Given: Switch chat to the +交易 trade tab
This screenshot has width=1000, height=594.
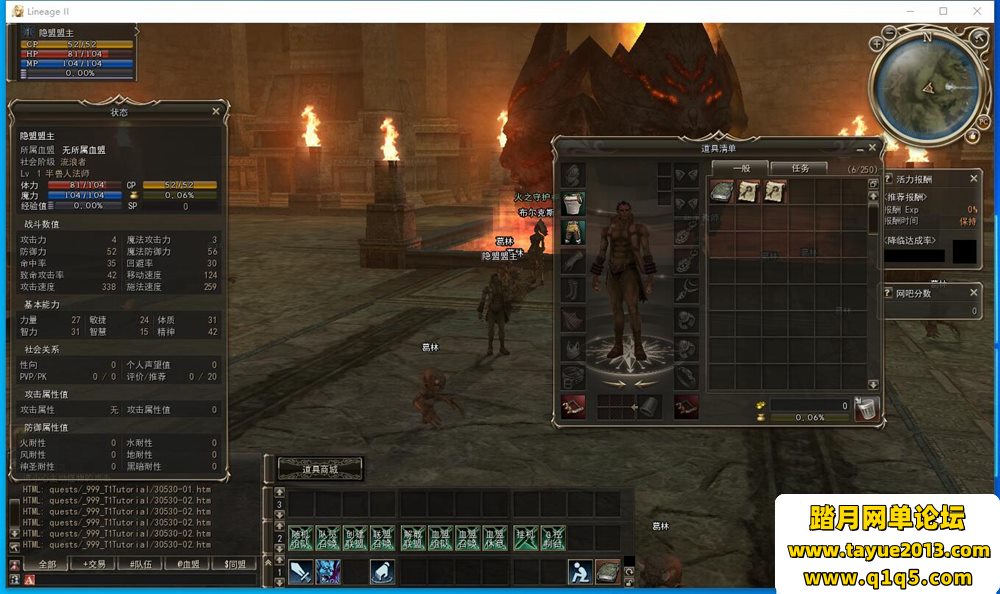Looking at the screenshot, I should (96, 564).
